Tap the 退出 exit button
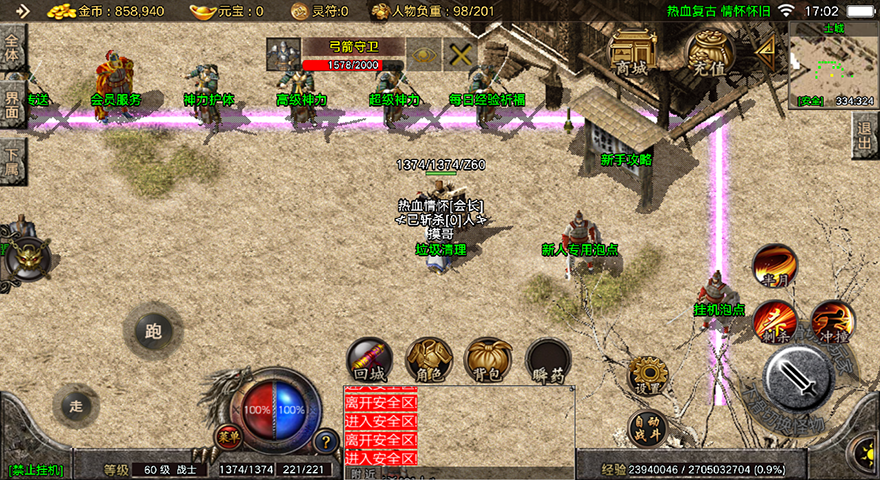Image resolution: width=880 pixels, height=480 pixels. coord(866,135)
